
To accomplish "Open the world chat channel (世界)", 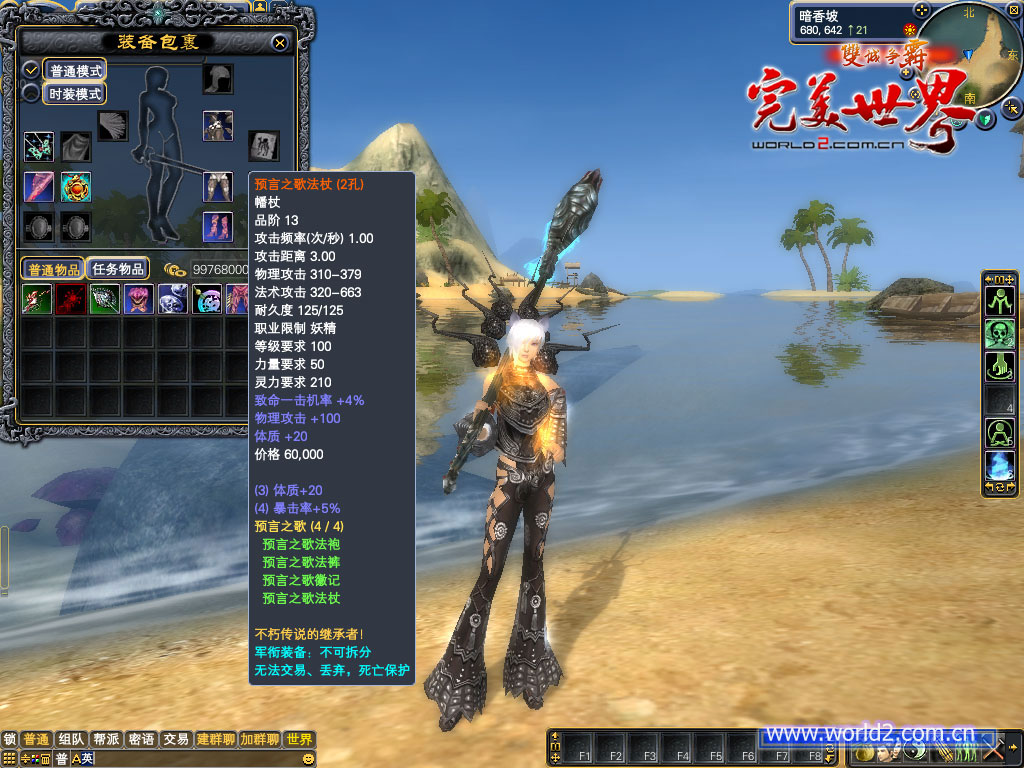I will 299,740.
